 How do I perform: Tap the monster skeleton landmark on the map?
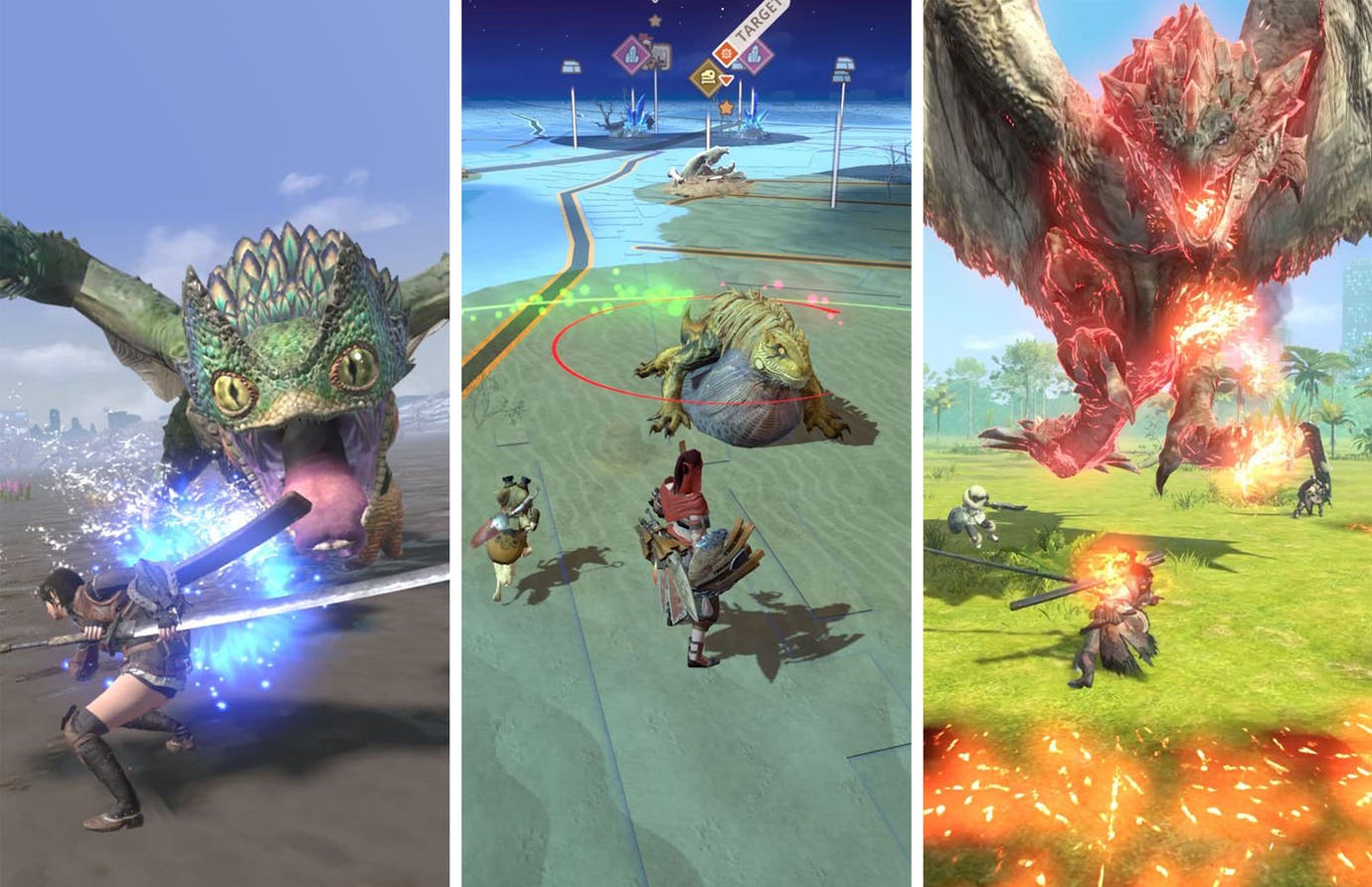point(709,166)
